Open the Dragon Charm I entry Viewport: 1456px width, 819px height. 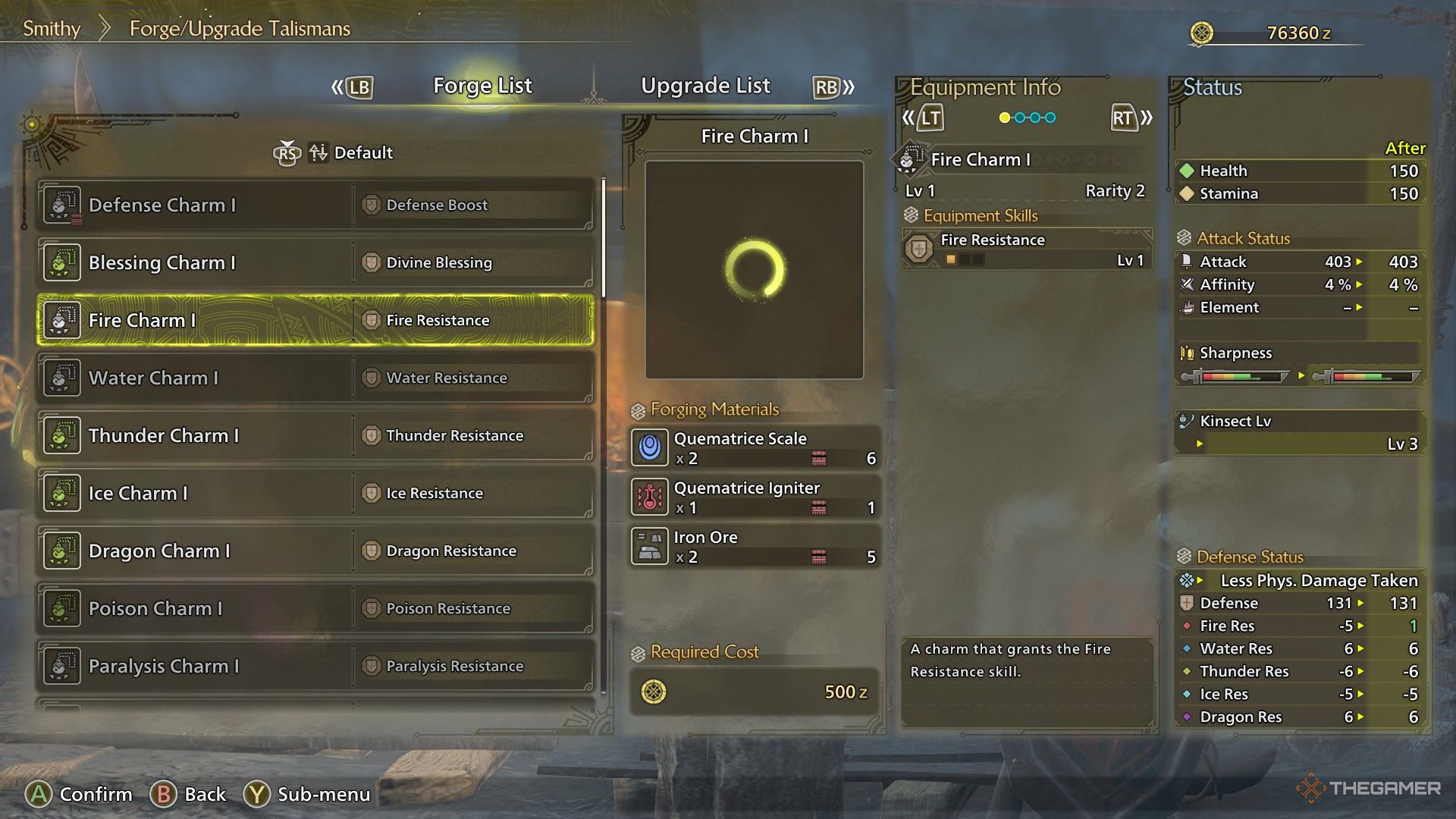coord(315,551)
